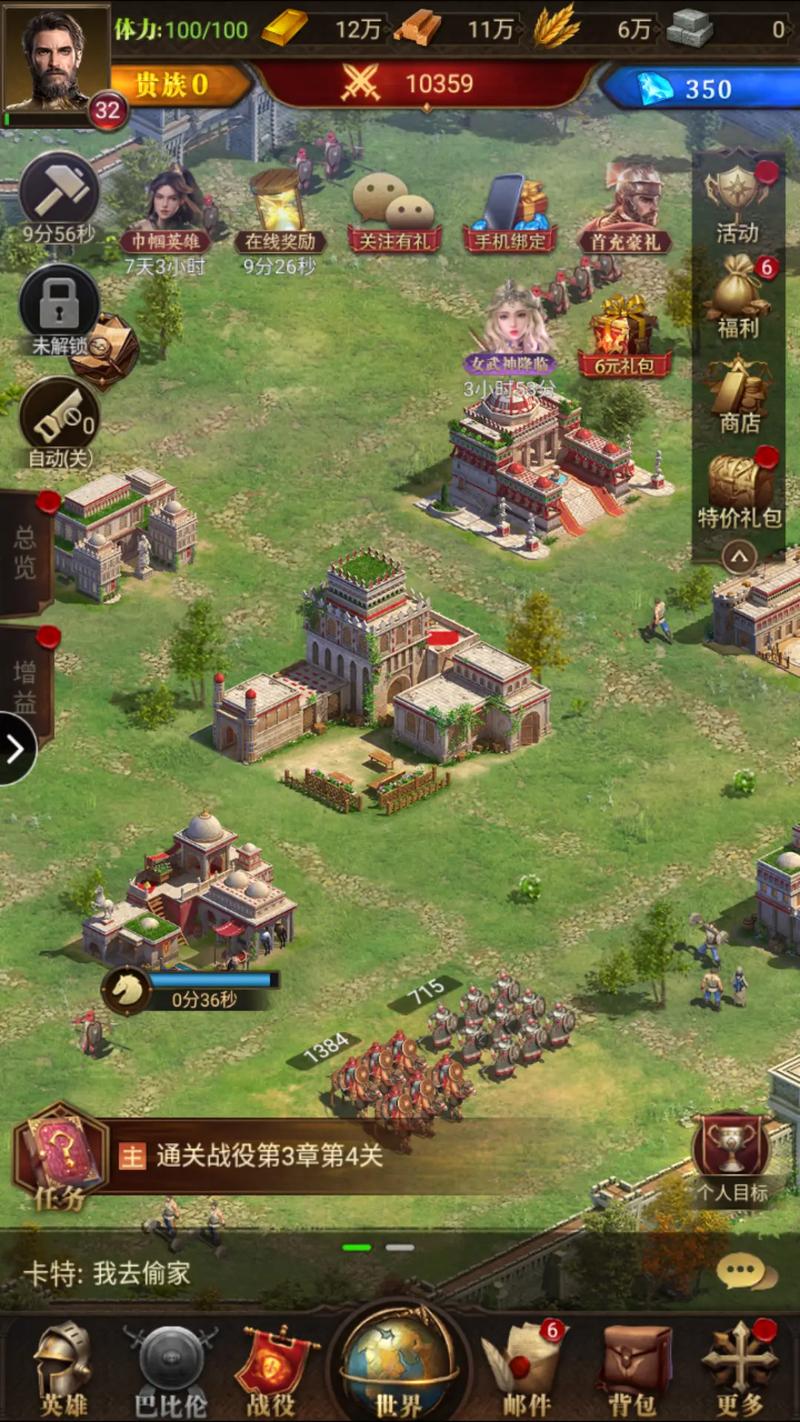This screenshot has width=800, height=1422.
Task: Open the 首充豪礼 first recharge gift
Action: (x=625, y=210)
